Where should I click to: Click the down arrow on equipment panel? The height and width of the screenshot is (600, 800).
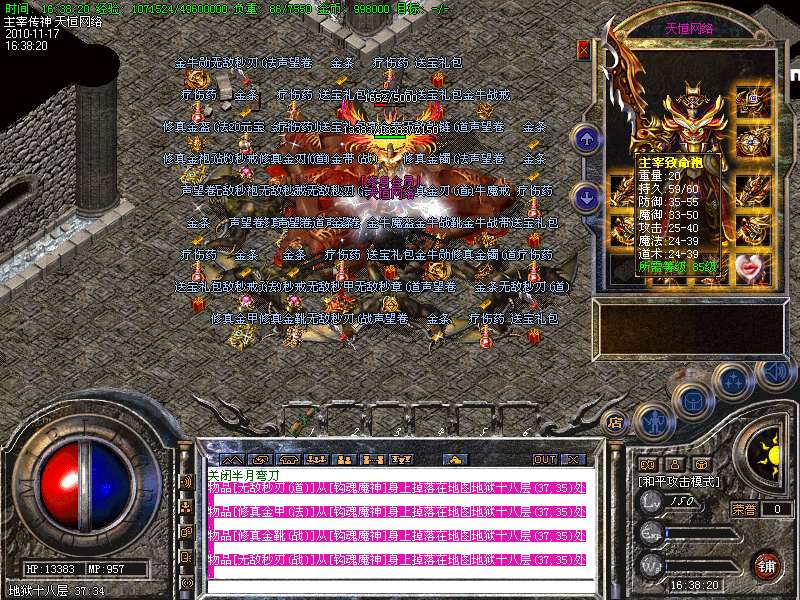[587, 196]
